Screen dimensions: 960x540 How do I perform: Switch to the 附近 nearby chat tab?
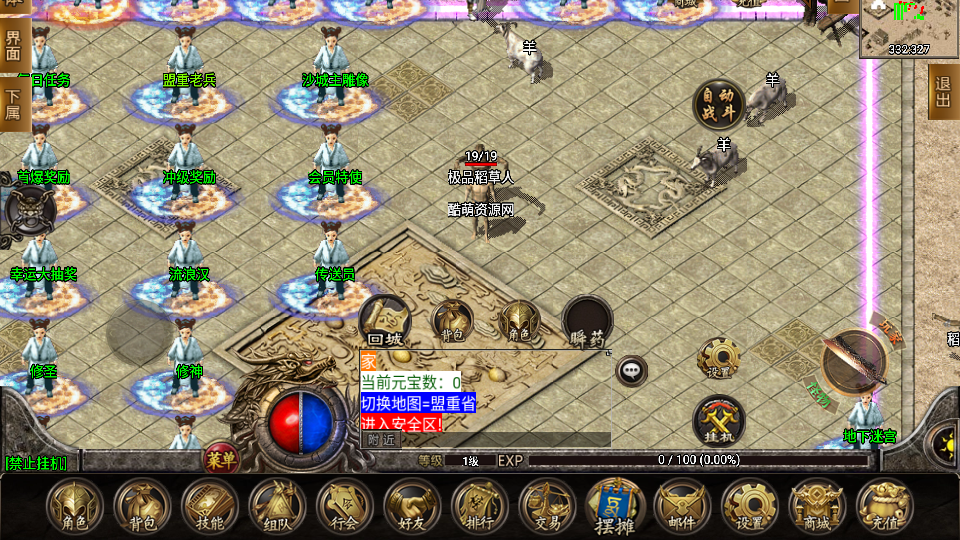(x=381, y=439)
